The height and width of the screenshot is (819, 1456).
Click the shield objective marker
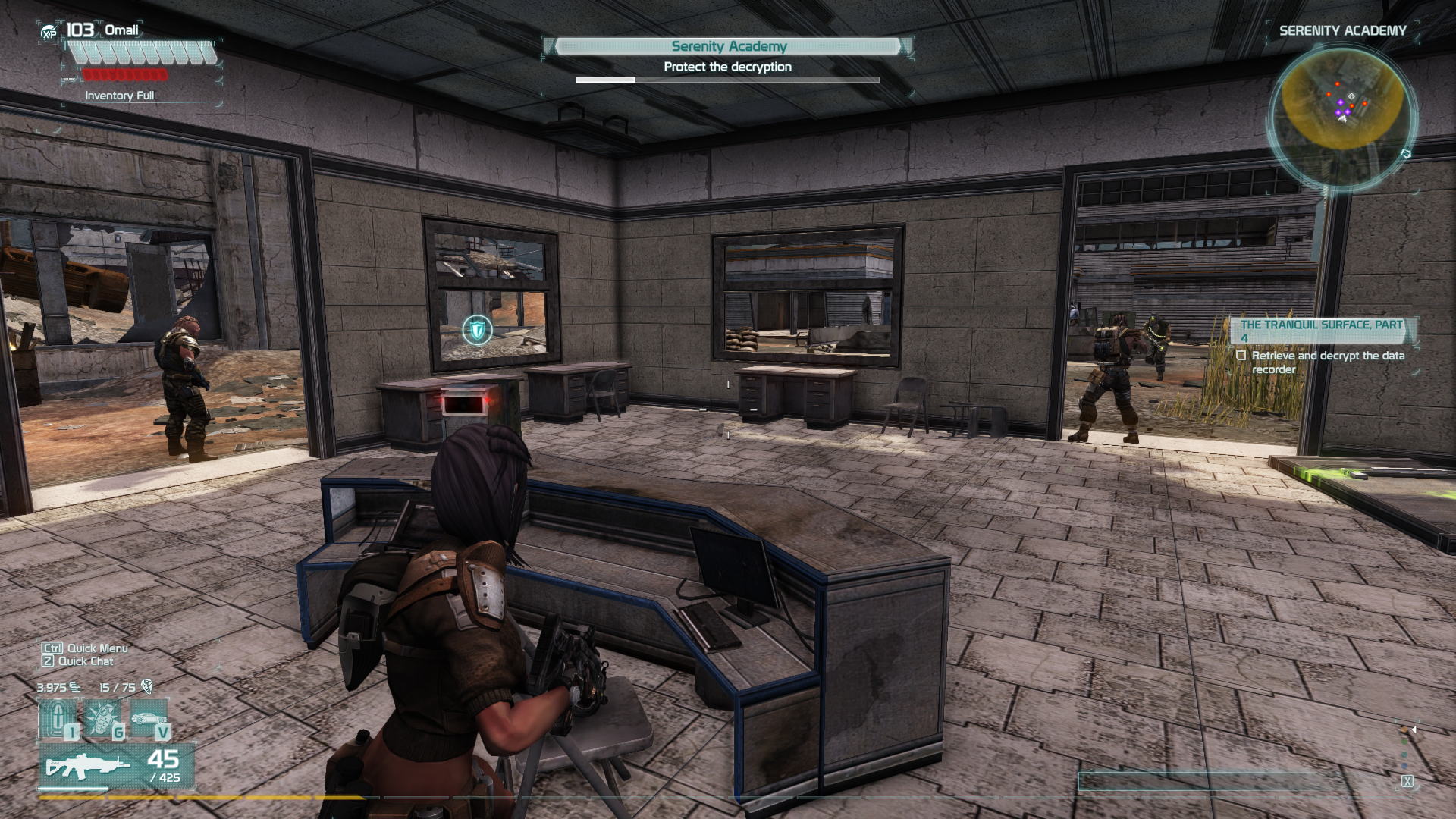pyautogui.click(x=477, y=330)
